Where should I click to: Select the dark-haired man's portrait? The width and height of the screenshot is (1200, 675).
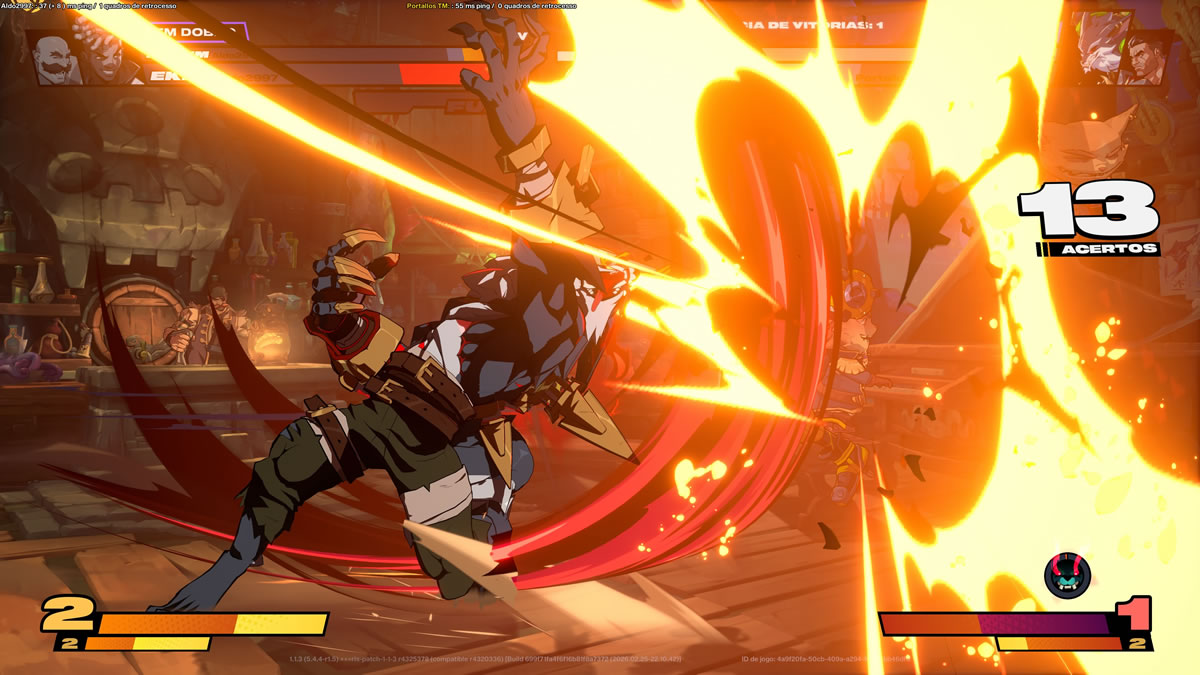1147,60
